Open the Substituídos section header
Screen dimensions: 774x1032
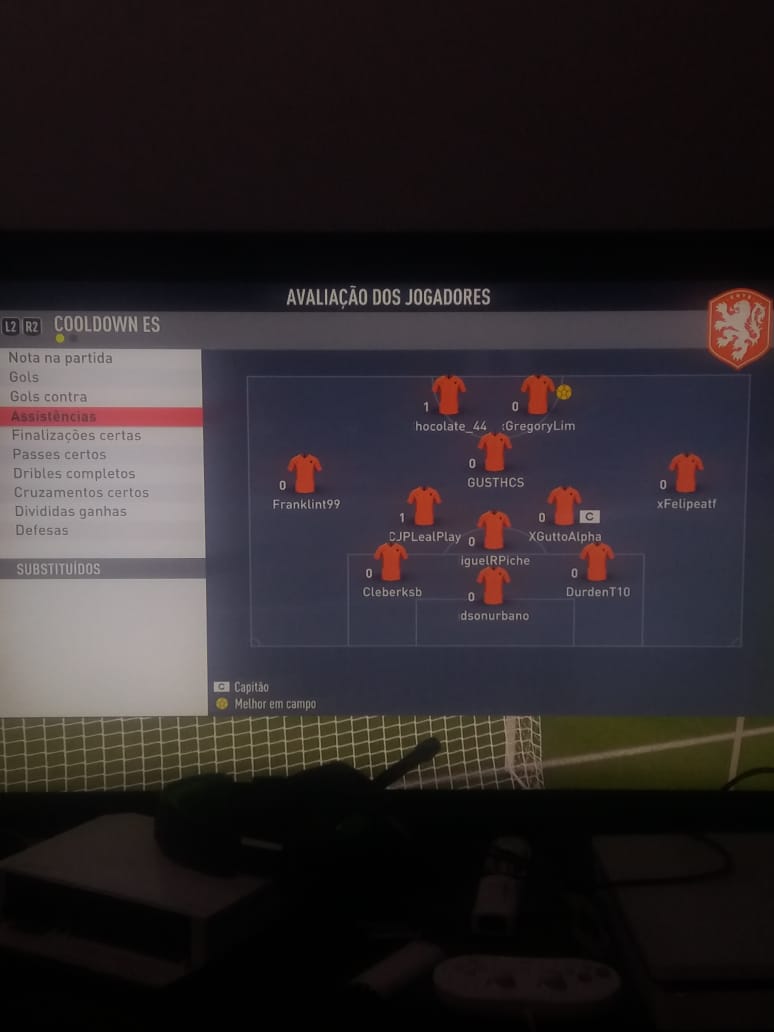[x=58, y=569]
